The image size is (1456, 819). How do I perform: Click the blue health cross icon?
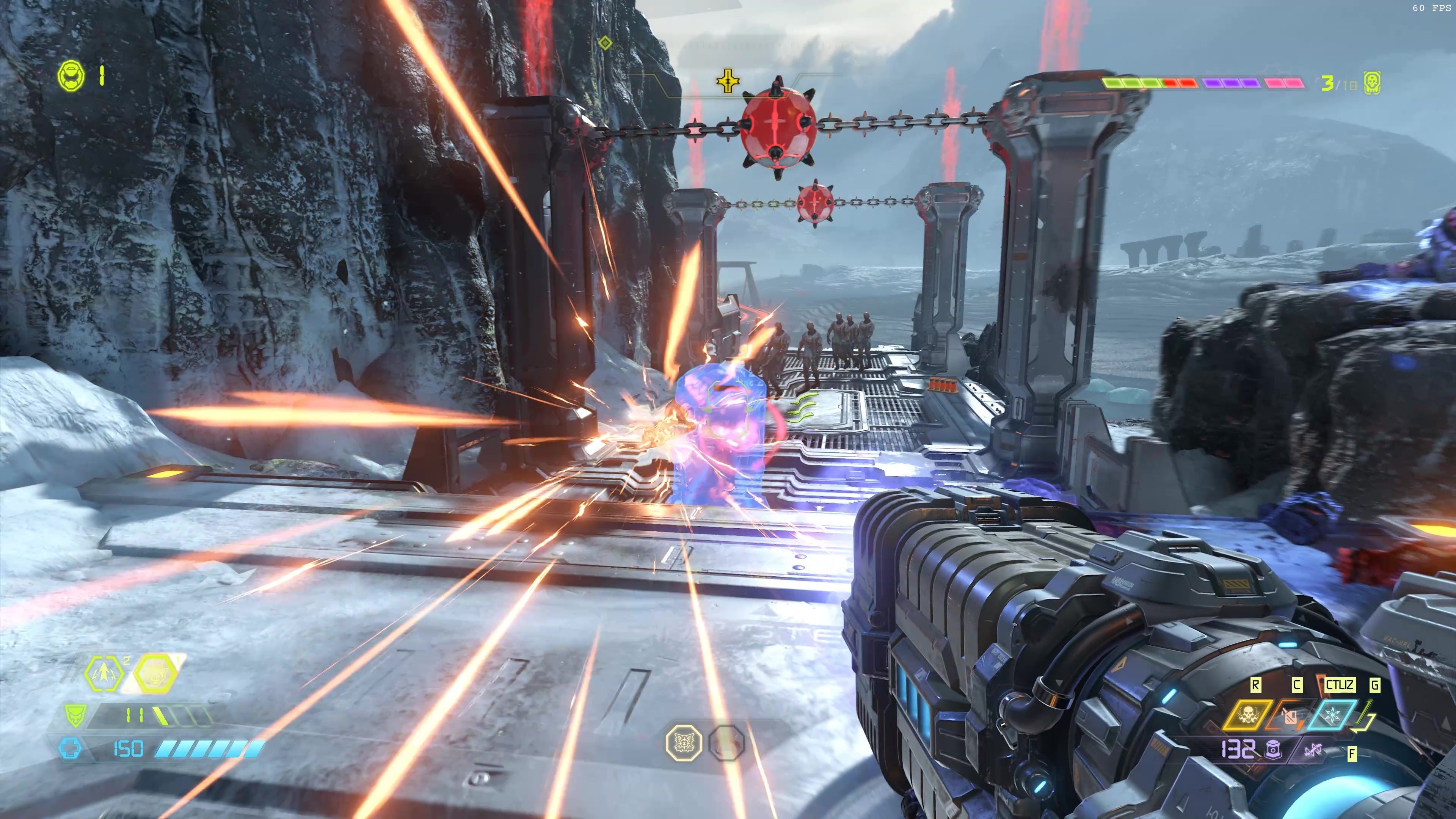pos(70,749)
